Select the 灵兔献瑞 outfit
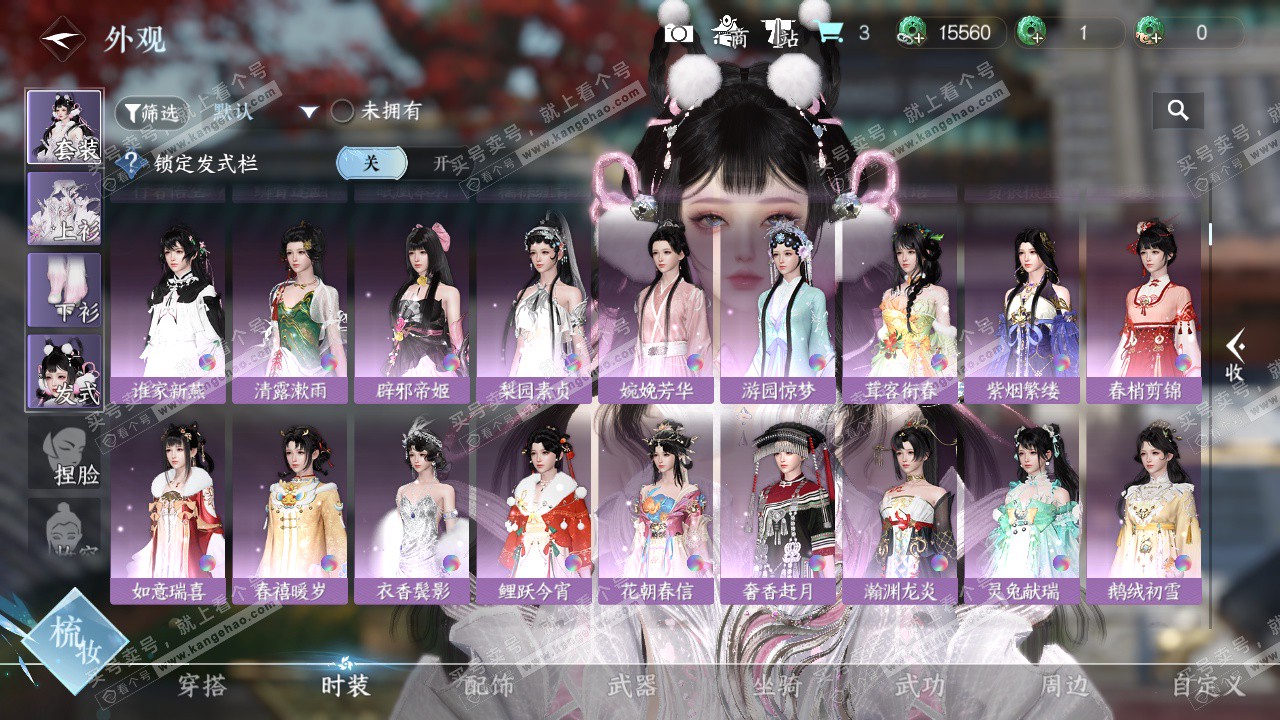1280x720 pixels. 1022,503
